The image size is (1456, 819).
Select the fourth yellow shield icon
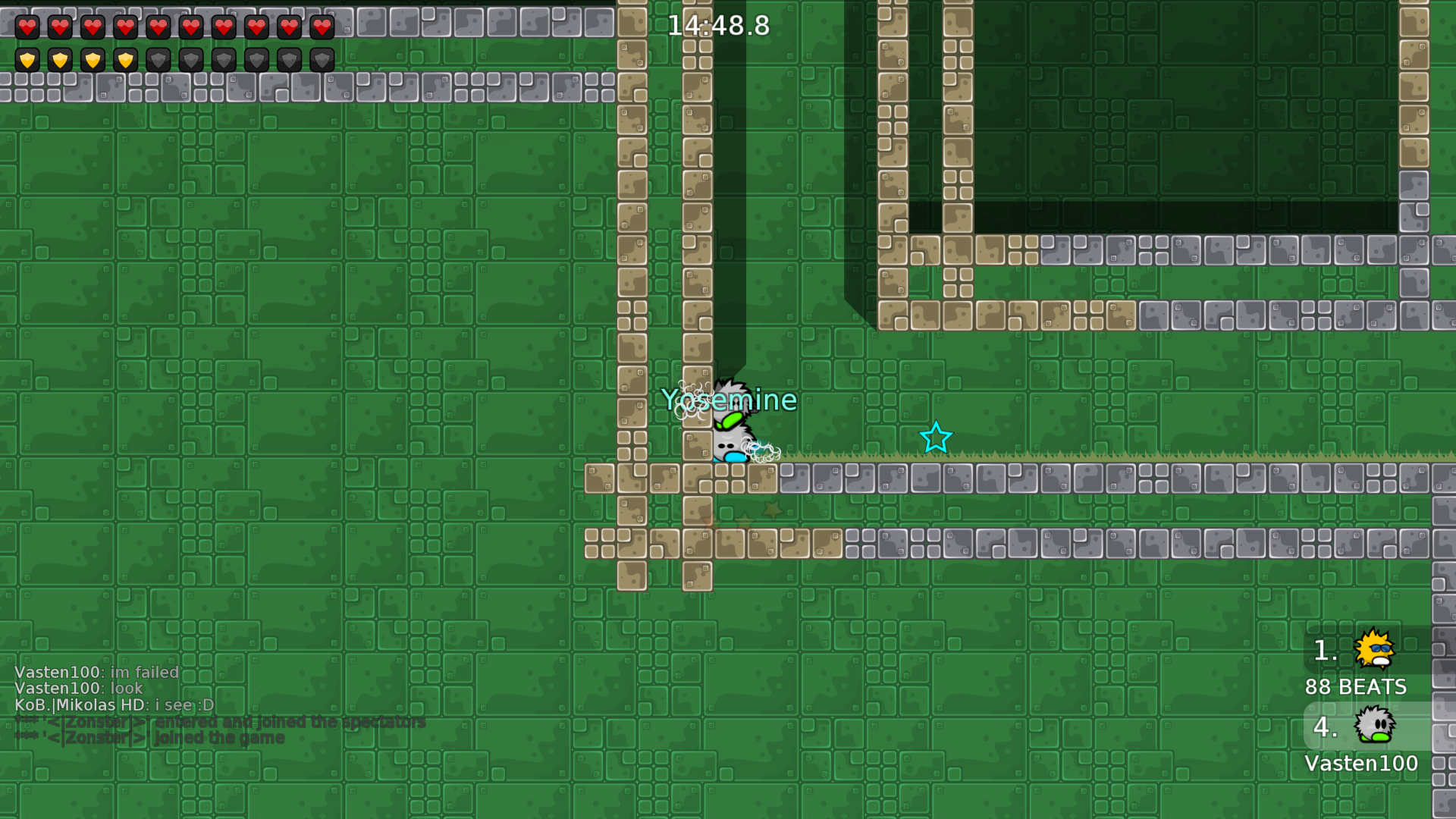coord(125,59)
